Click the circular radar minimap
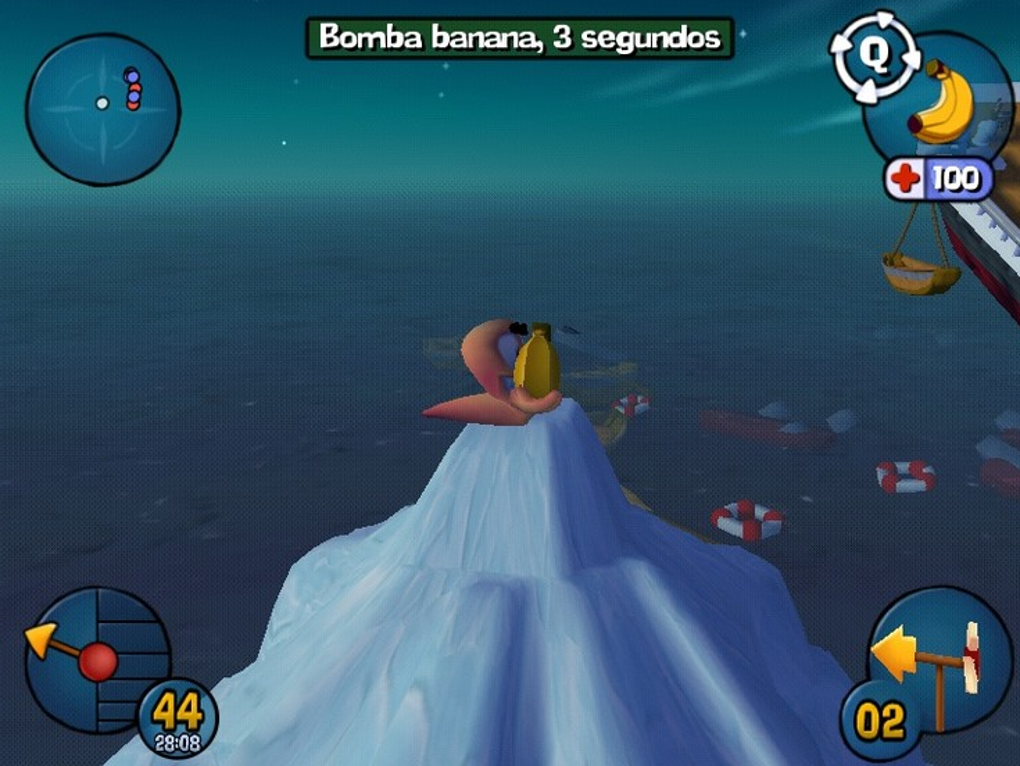Screen dimensions: 1020x766 point(102,109)
